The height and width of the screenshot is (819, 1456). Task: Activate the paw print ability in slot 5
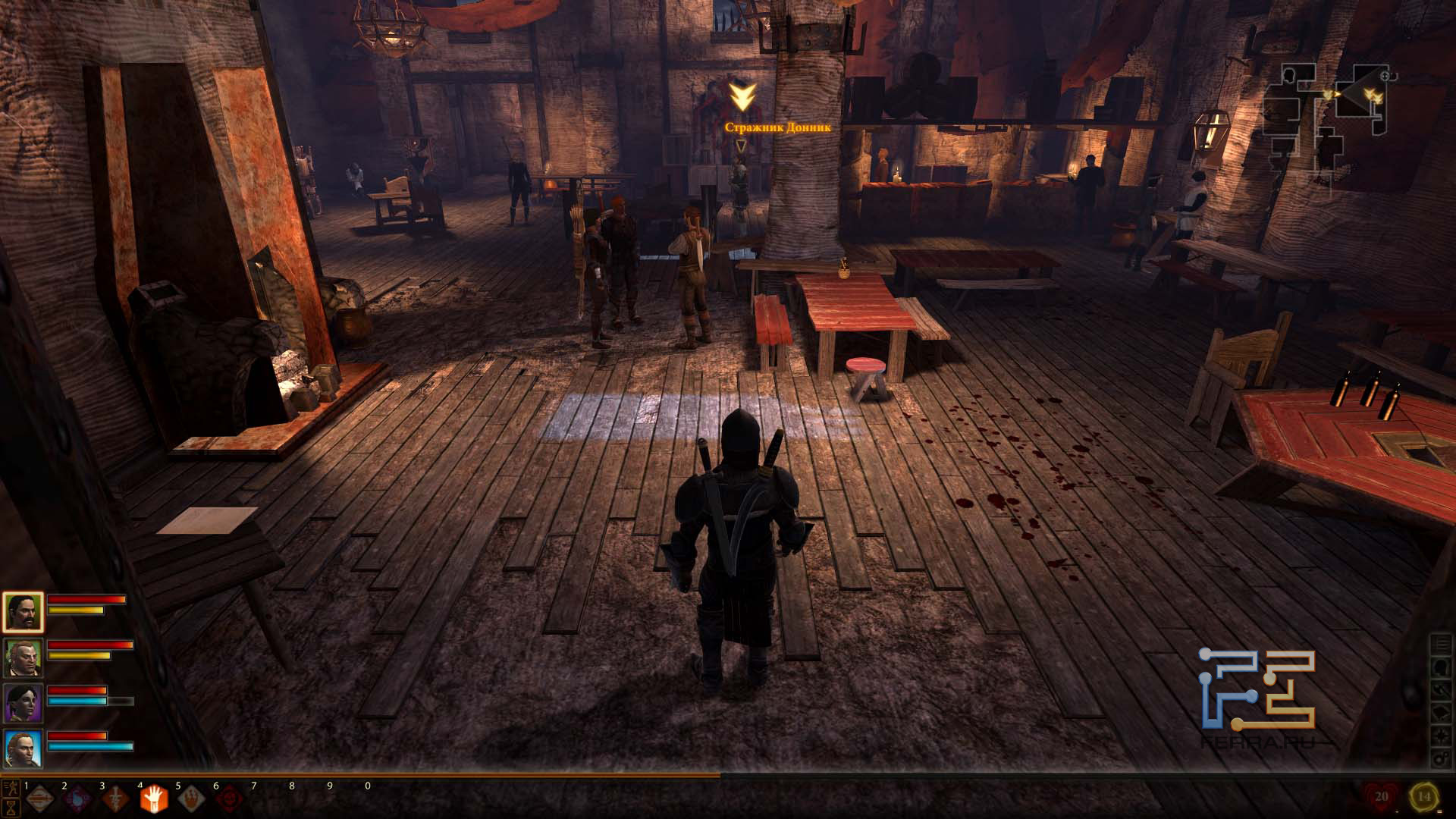pyautogui.click(x=190, y=799)
